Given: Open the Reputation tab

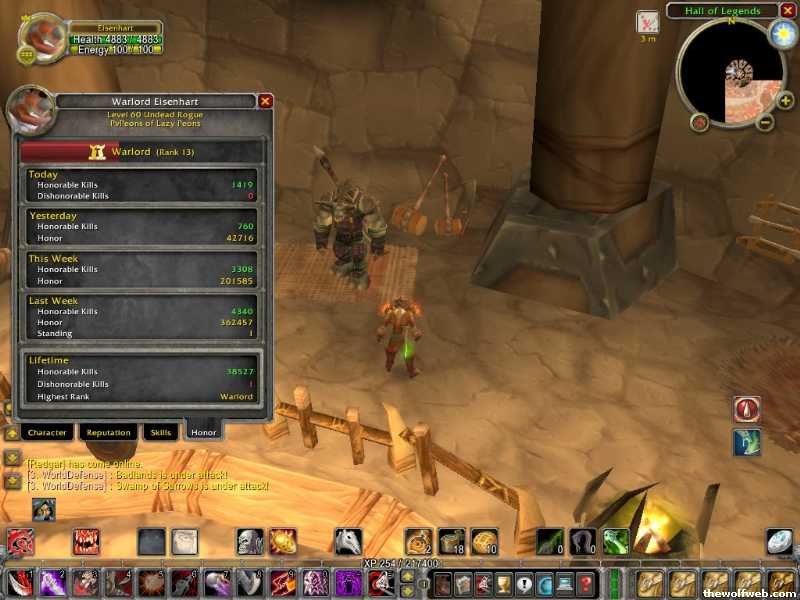Looking at the screenshot, I should (x=108, y=432).
